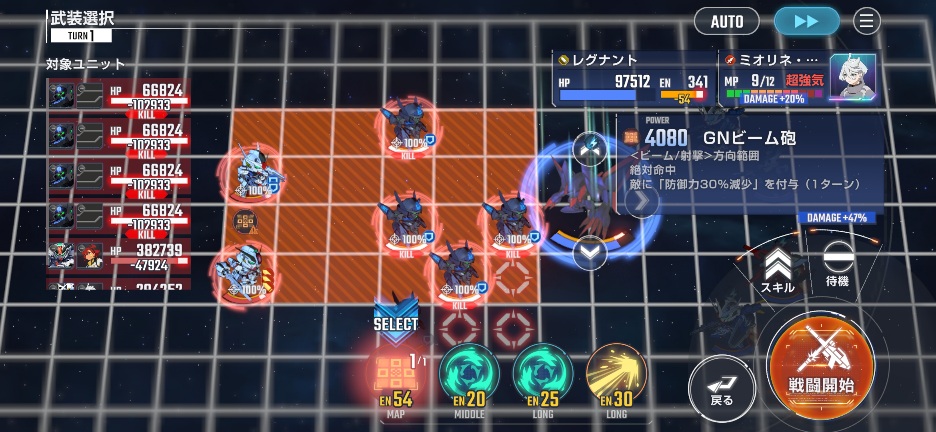
Task: Click the up arrow above the unit
Action: [x=590, y=148]
